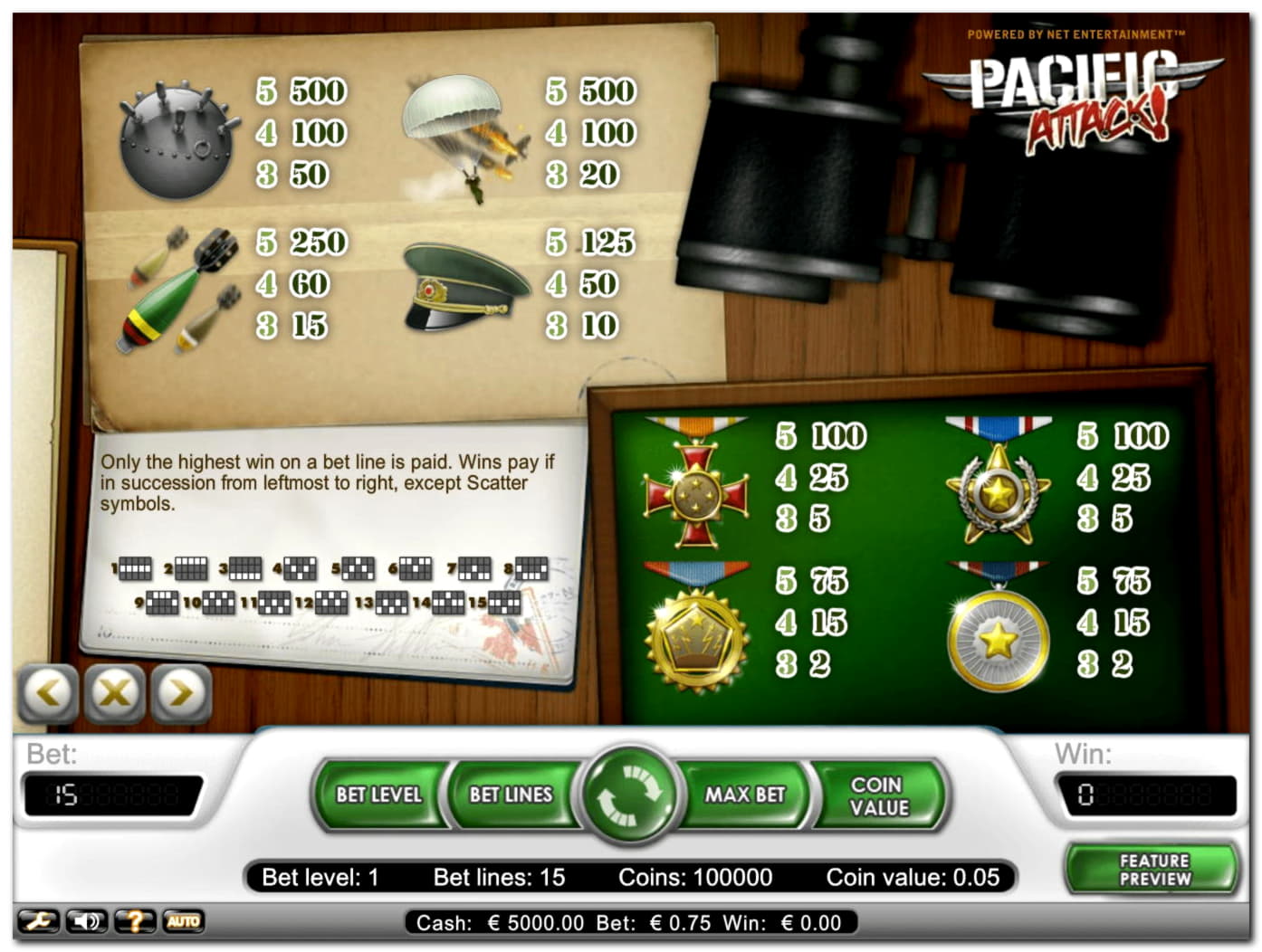Show the next paytable page
This screenshot has height=952, width=1262.
click(x=181, y=693)
